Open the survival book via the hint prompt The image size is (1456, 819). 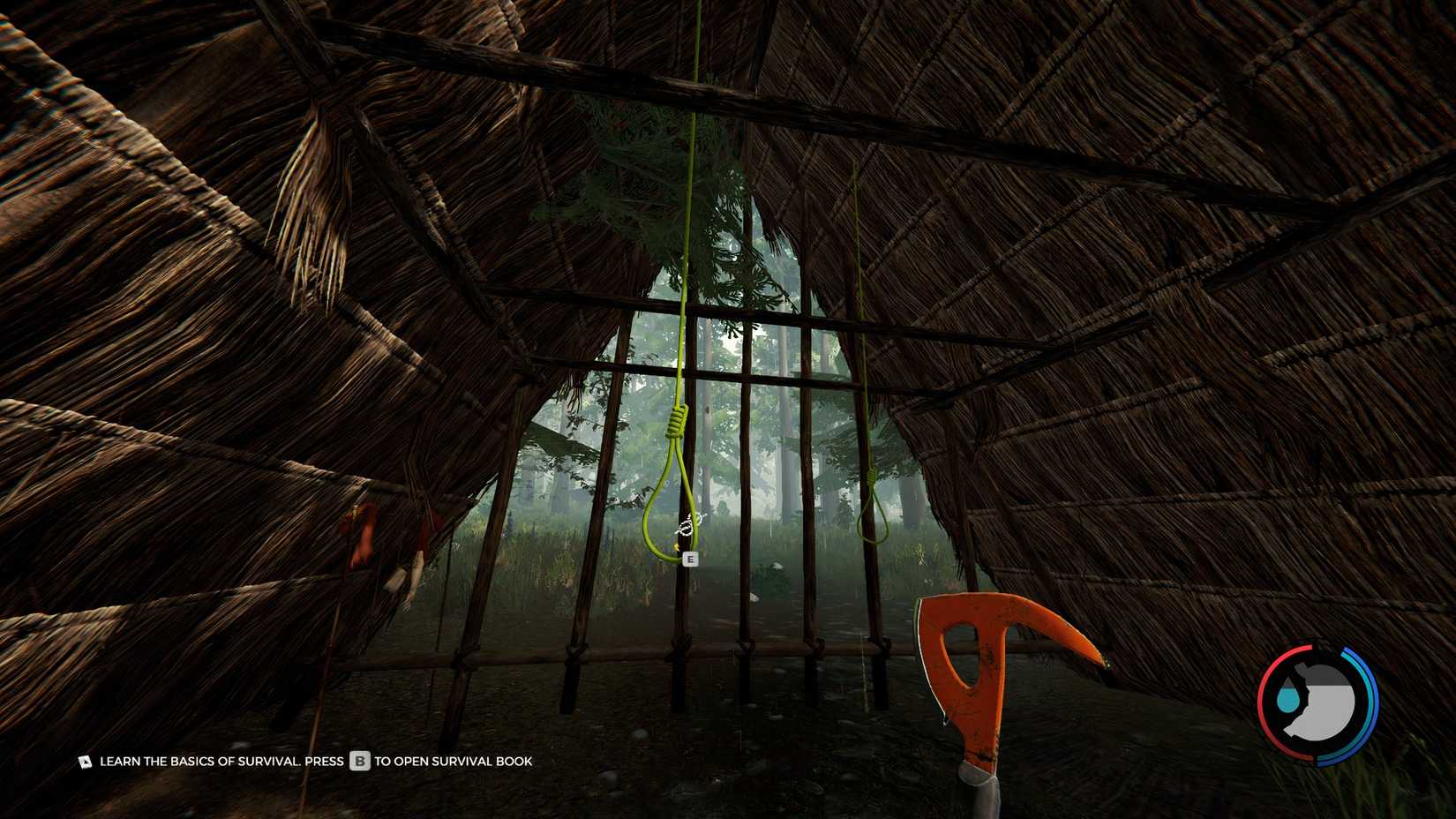click(359, 760)
